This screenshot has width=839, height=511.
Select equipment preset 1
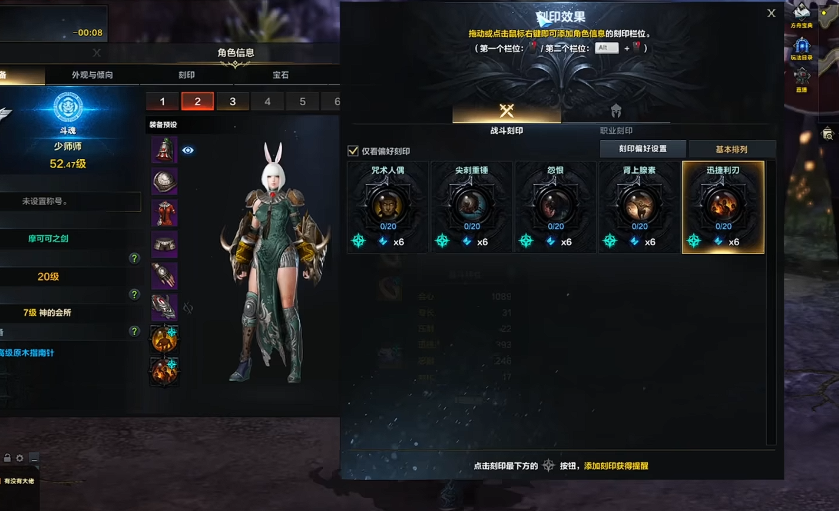tap(162, 102)
